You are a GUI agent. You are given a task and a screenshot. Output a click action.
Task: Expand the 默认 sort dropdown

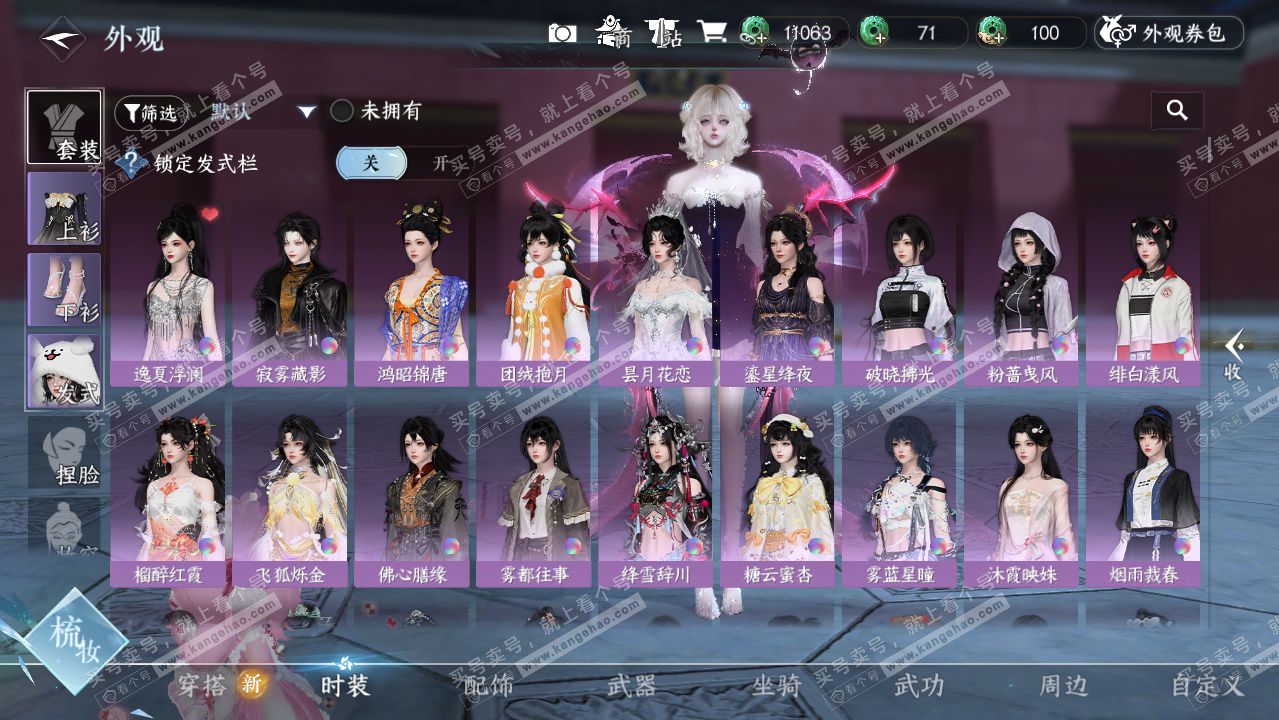(x=307, y=112)
